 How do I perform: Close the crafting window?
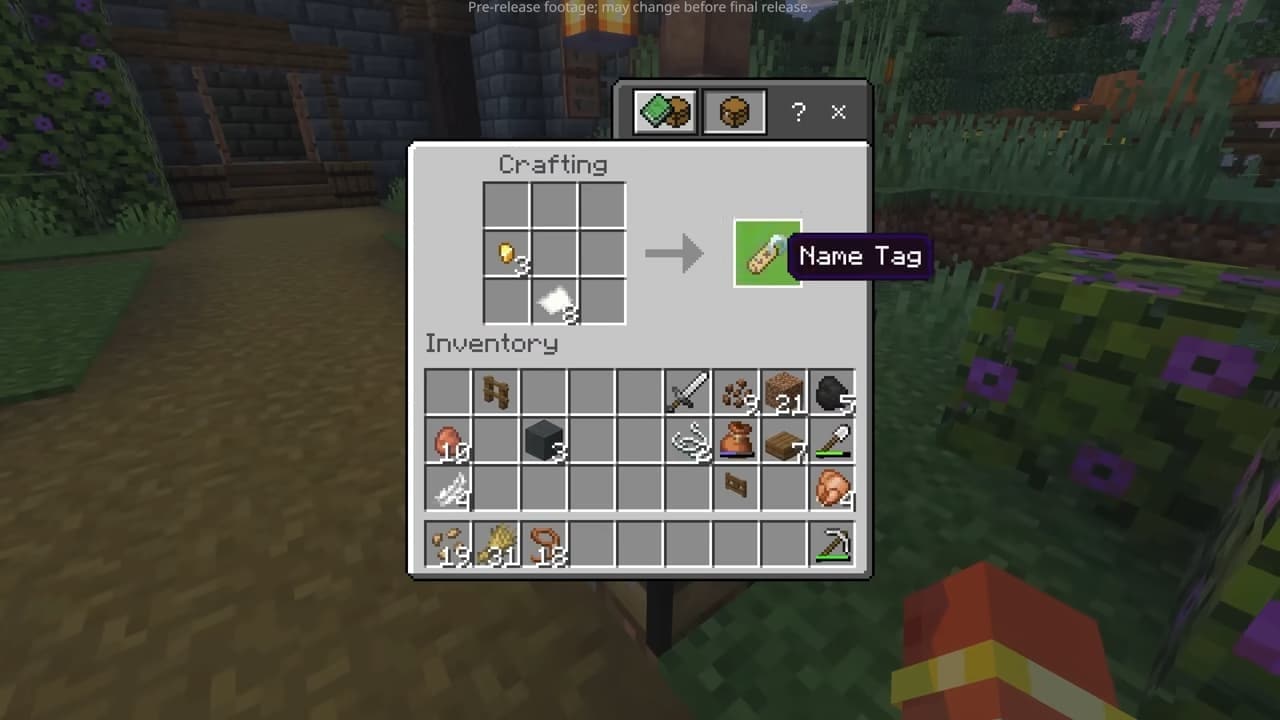pyautogui.click(x=838, y=112)
